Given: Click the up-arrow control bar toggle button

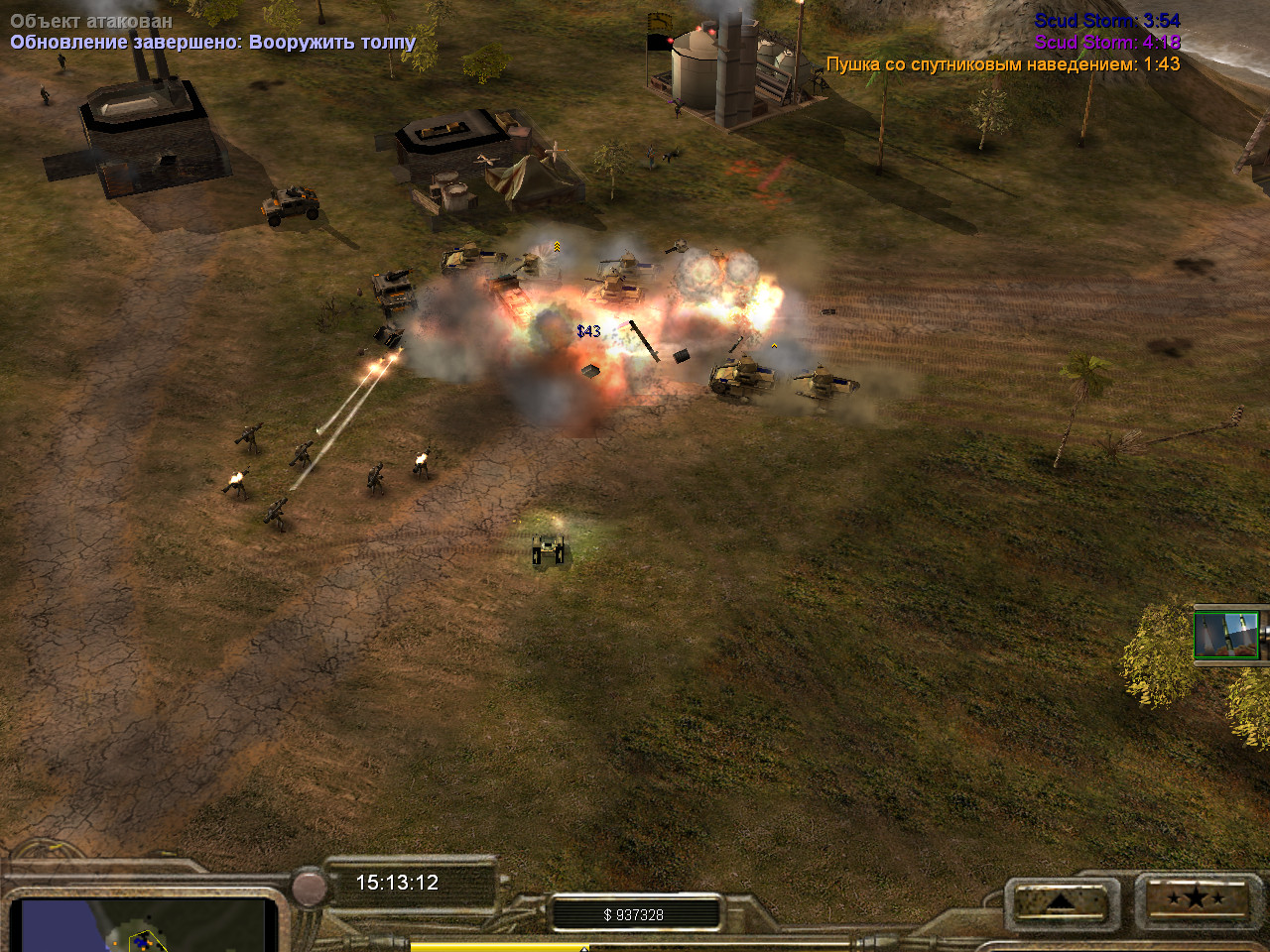Looking at the screenshot, I should pyautogui.click(x=1061, y=901).
